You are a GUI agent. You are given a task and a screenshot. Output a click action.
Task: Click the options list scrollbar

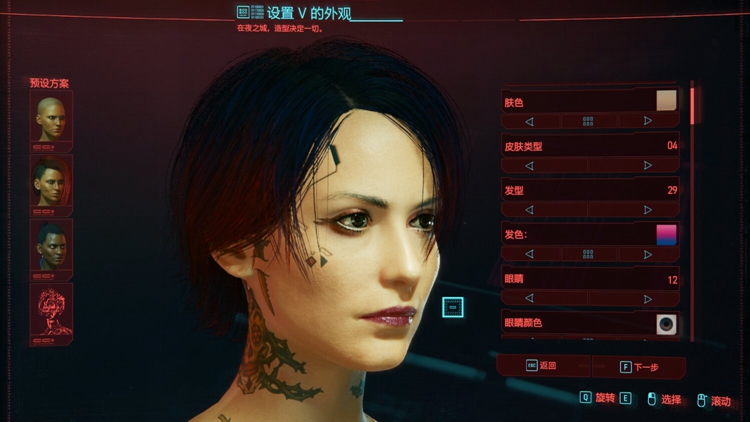[x=693, y=105]
